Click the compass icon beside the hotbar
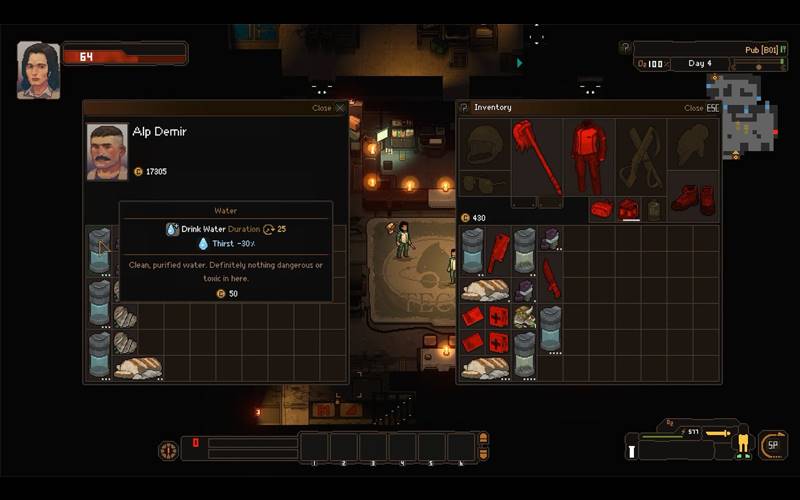Screen dimensions: 800x500 tap(168, 450)
